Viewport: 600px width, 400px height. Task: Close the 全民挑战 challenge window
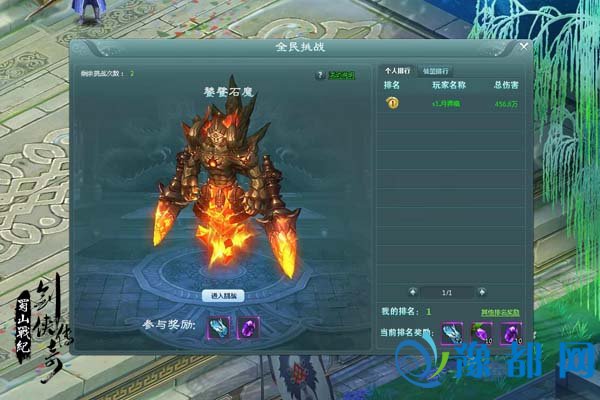[524, 46]
